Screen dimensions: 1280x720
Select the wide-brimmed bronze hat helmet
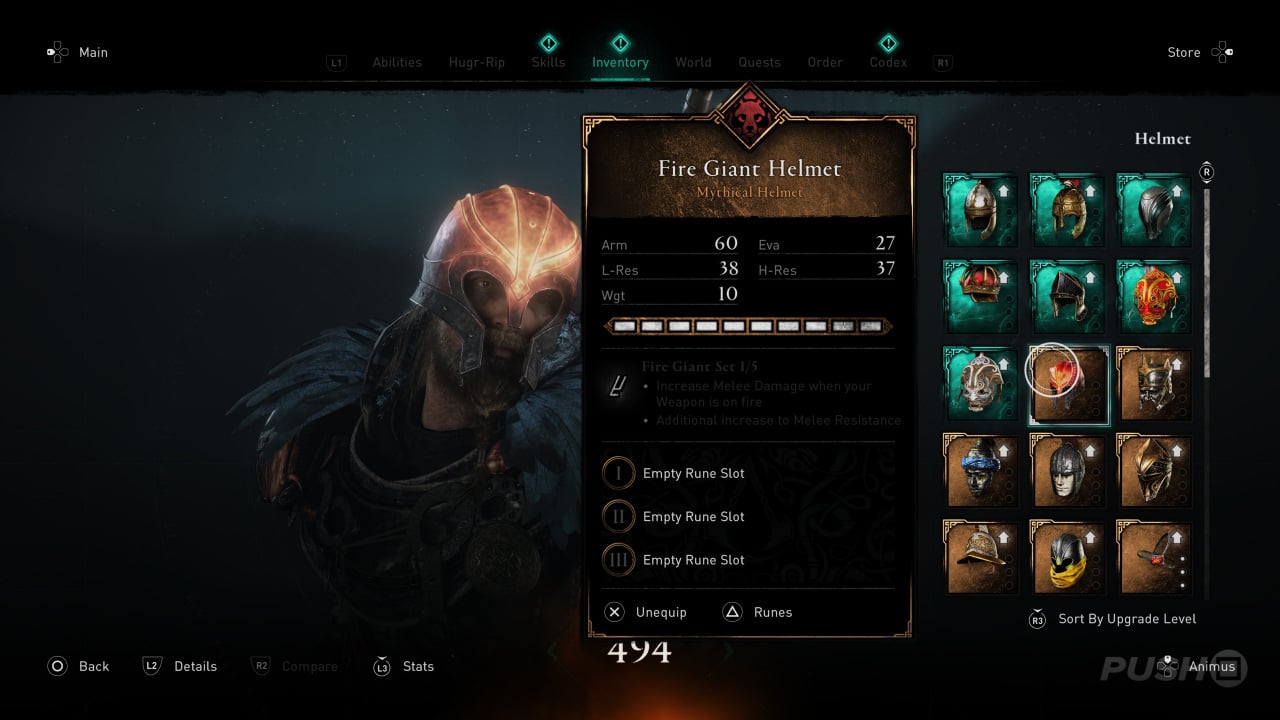coord(981,557)
